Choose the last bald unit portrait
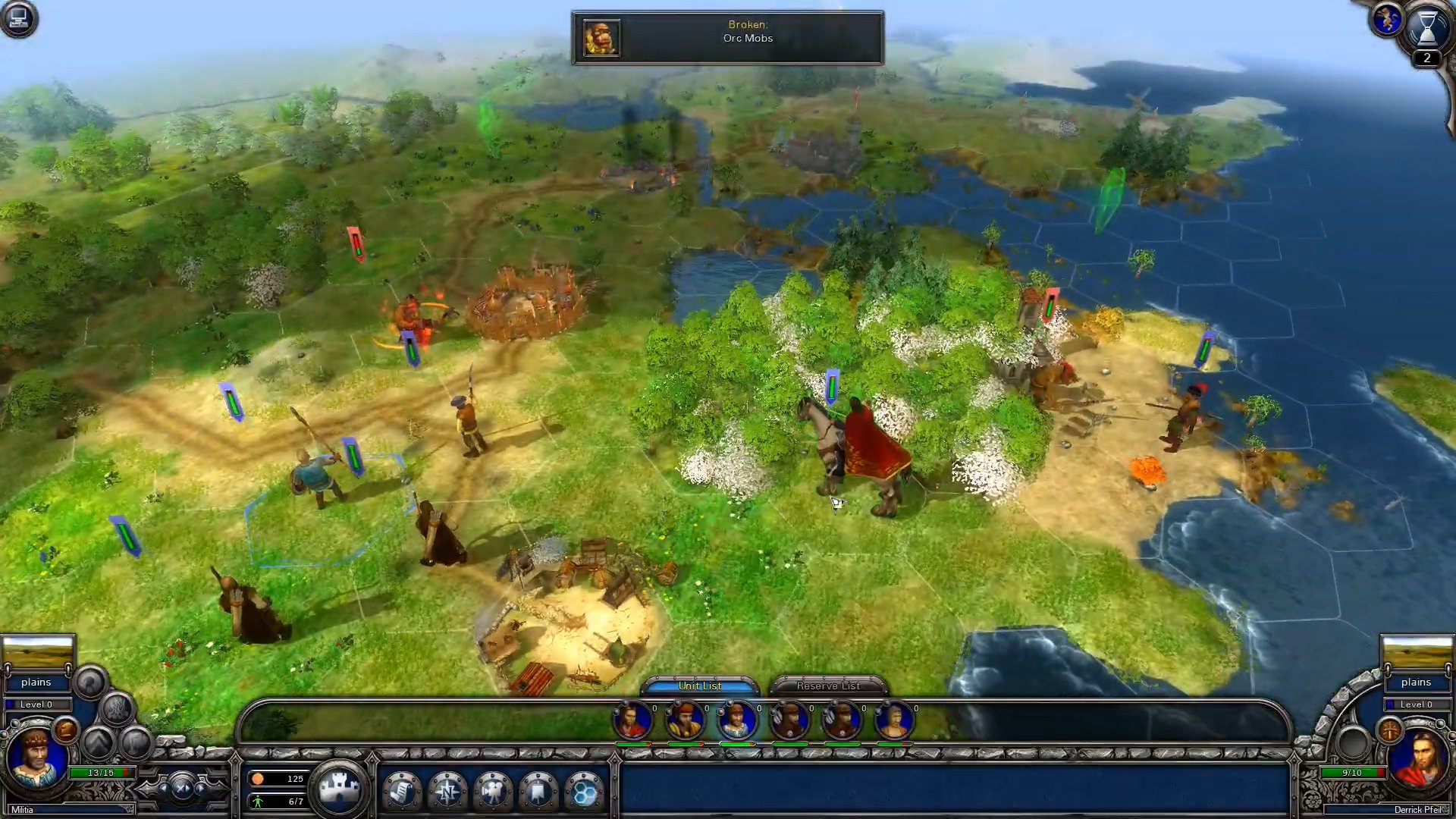This screenshot has height=819, width=1456. pos(893,720)
